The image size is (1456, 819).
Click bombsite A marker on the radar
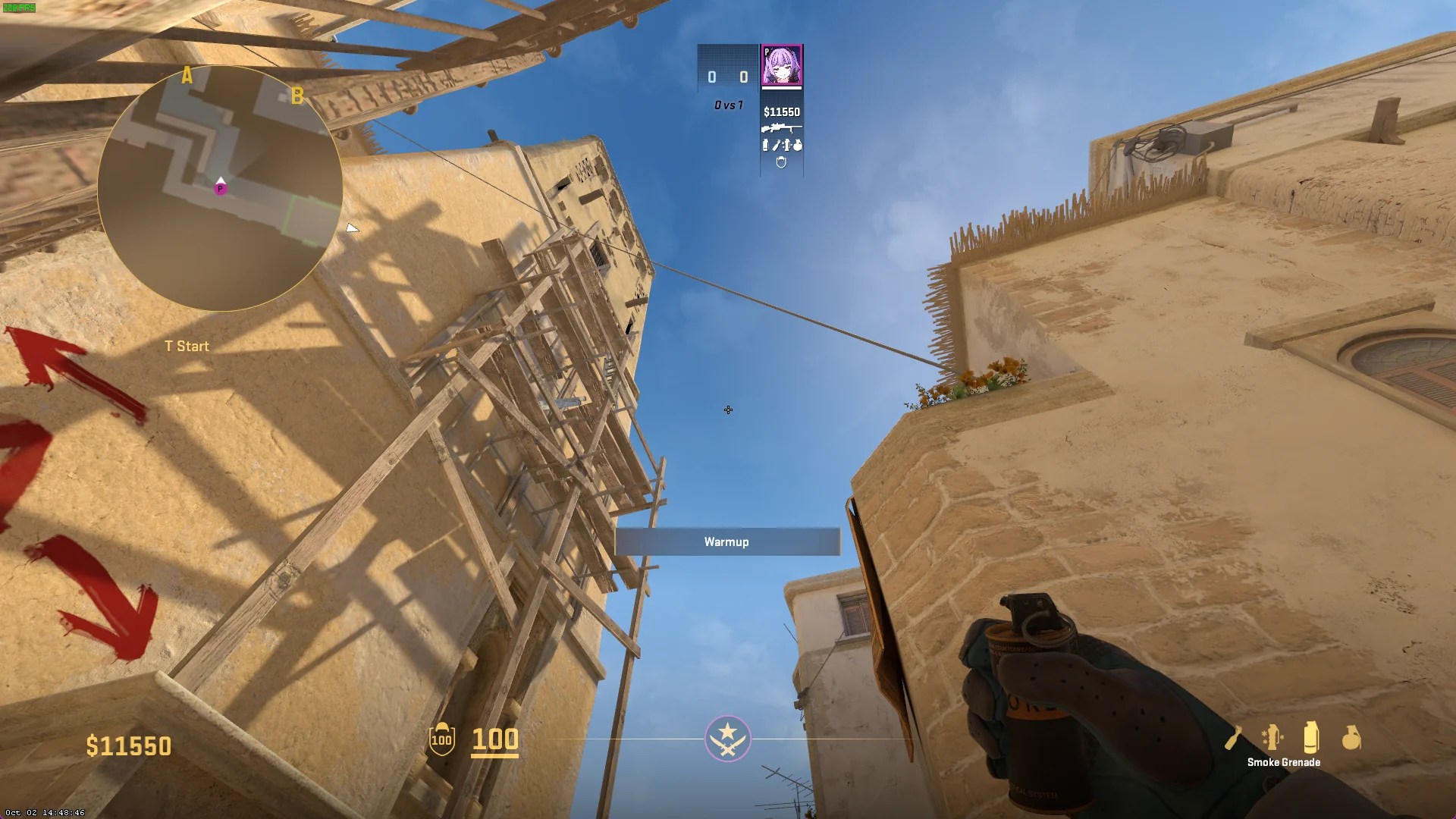[187, 75]
